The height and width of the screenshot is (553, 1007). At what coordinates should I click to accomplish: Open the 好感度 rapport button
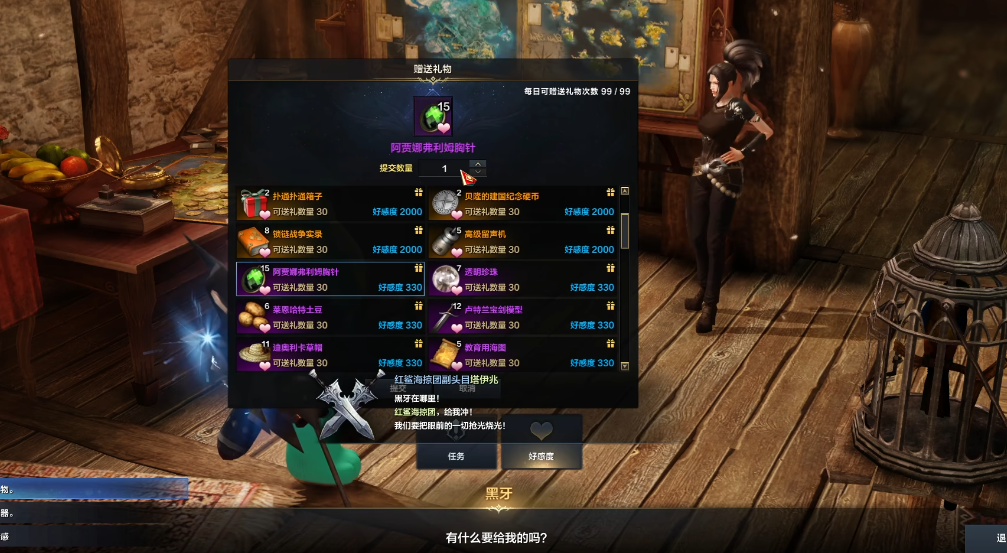tap(541, 456)
